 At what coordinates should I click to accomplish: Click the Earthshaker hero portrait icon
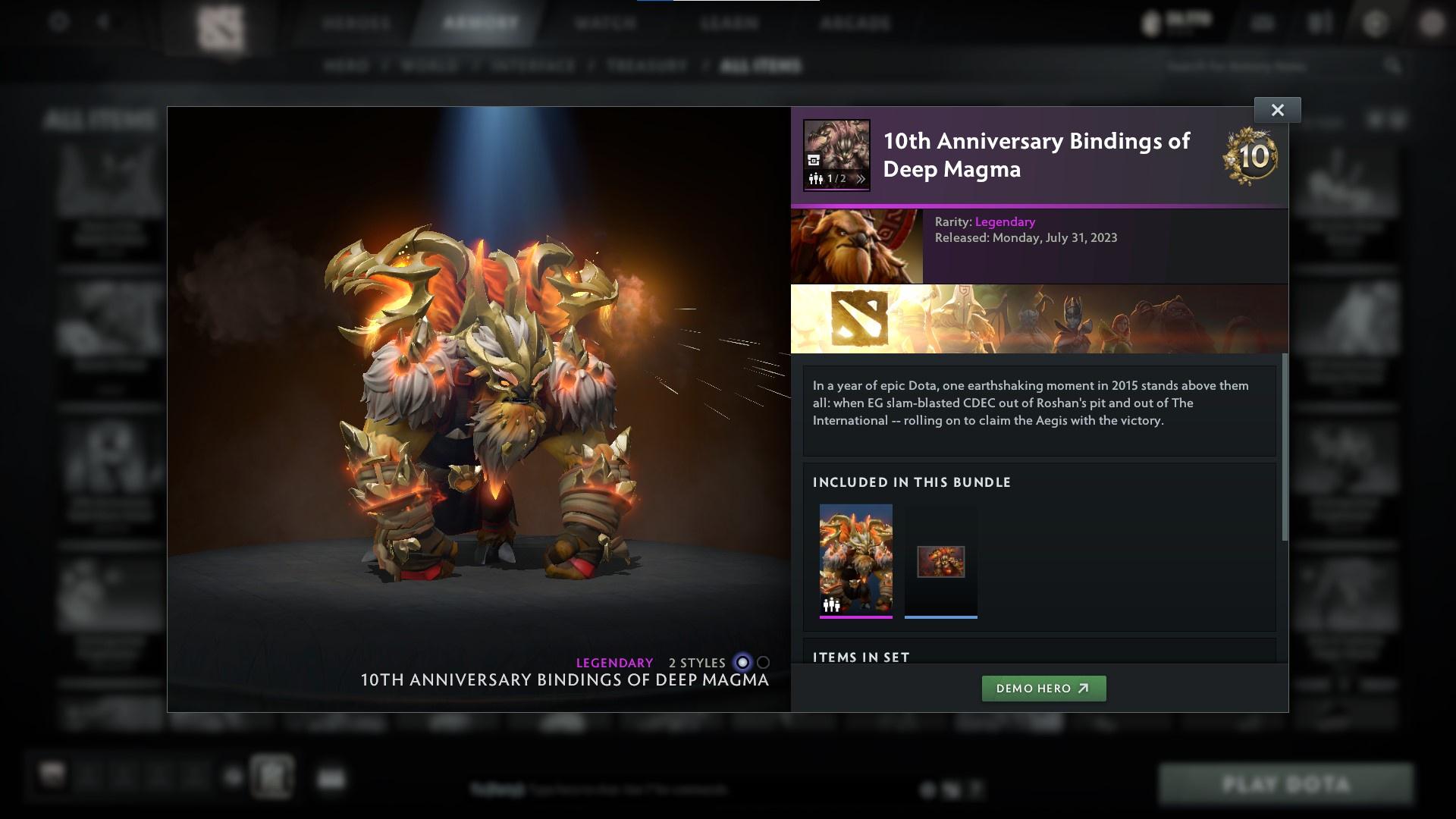856,246
